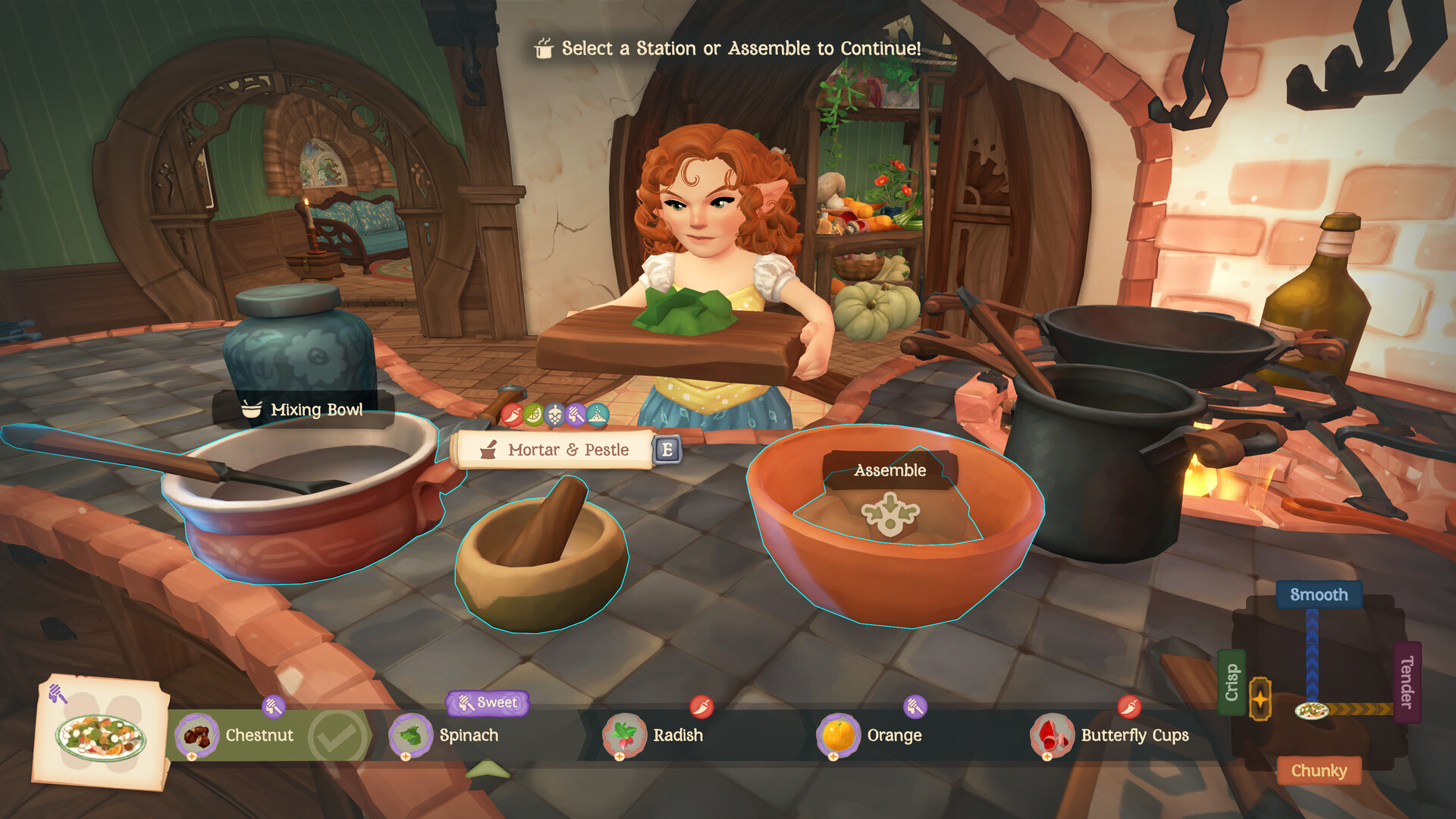Image resolution: width=1456 pixels, height=819 pixels.
Task: Select the sweet honey dipper flavor icon
Action: (x=575, y=416)
